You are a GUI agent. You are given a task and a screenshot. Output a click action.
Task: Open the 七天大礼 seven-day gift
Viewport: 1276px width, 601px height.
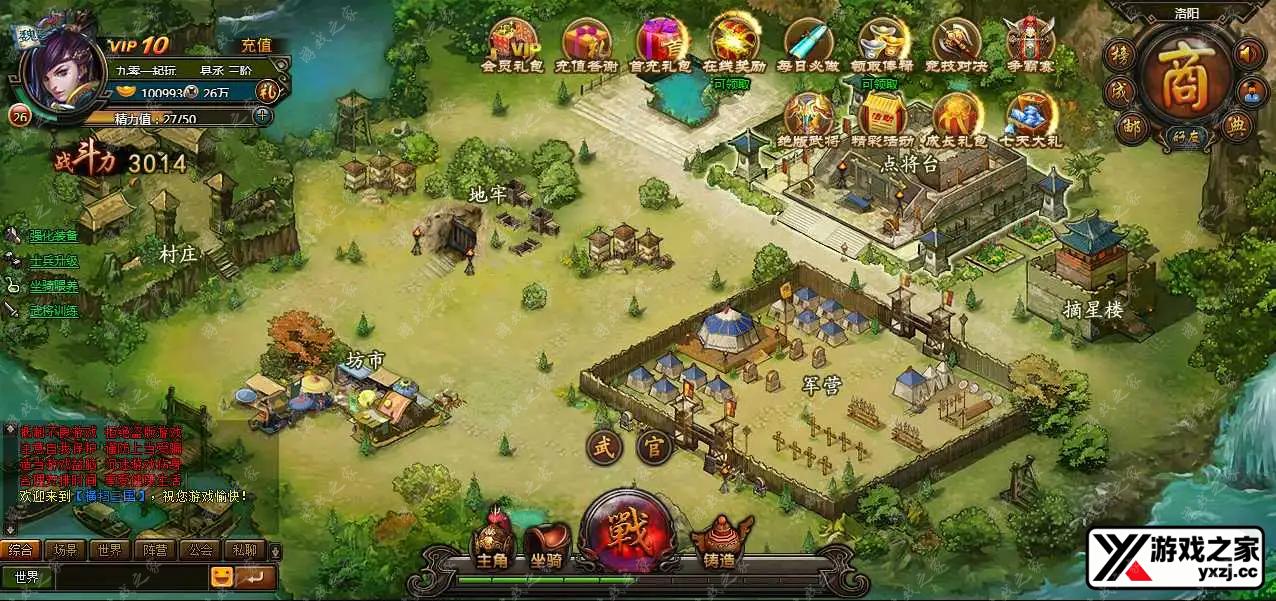pyautogui.click(x=1031, y=117)
